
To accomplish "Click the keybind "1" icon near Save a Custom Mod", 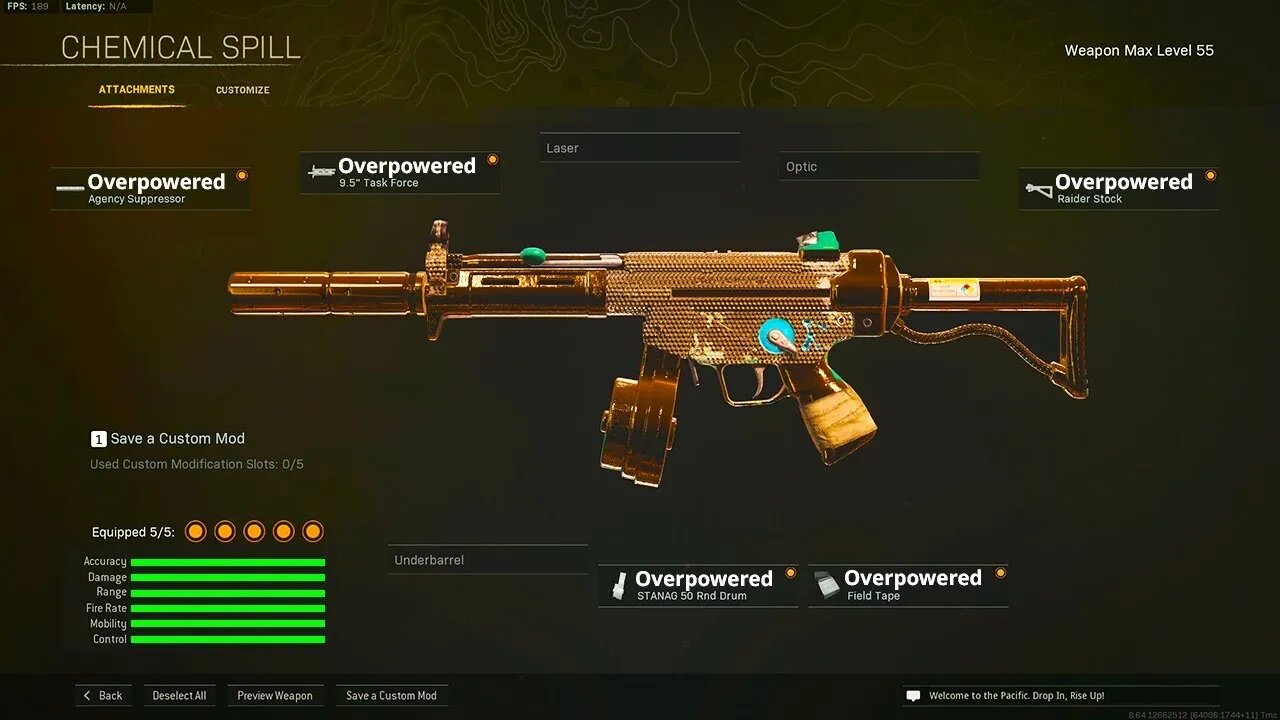I will (x=98, y=438).
